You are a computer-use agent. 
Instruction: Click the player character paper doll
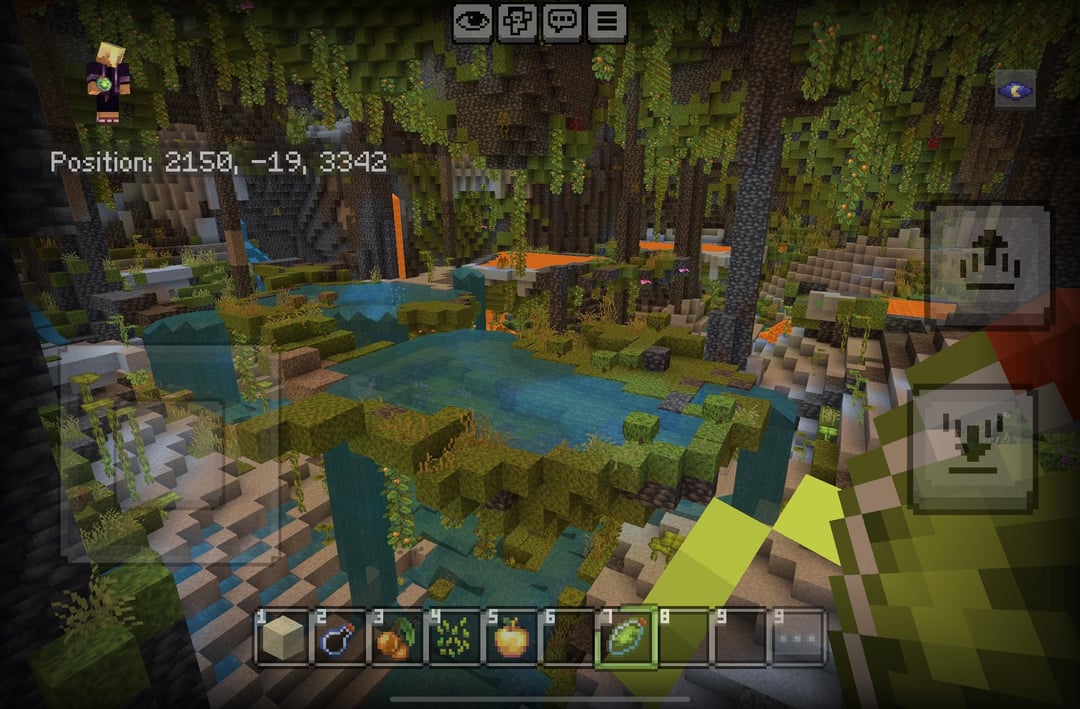pyautogui.click(x=108, y=82)
